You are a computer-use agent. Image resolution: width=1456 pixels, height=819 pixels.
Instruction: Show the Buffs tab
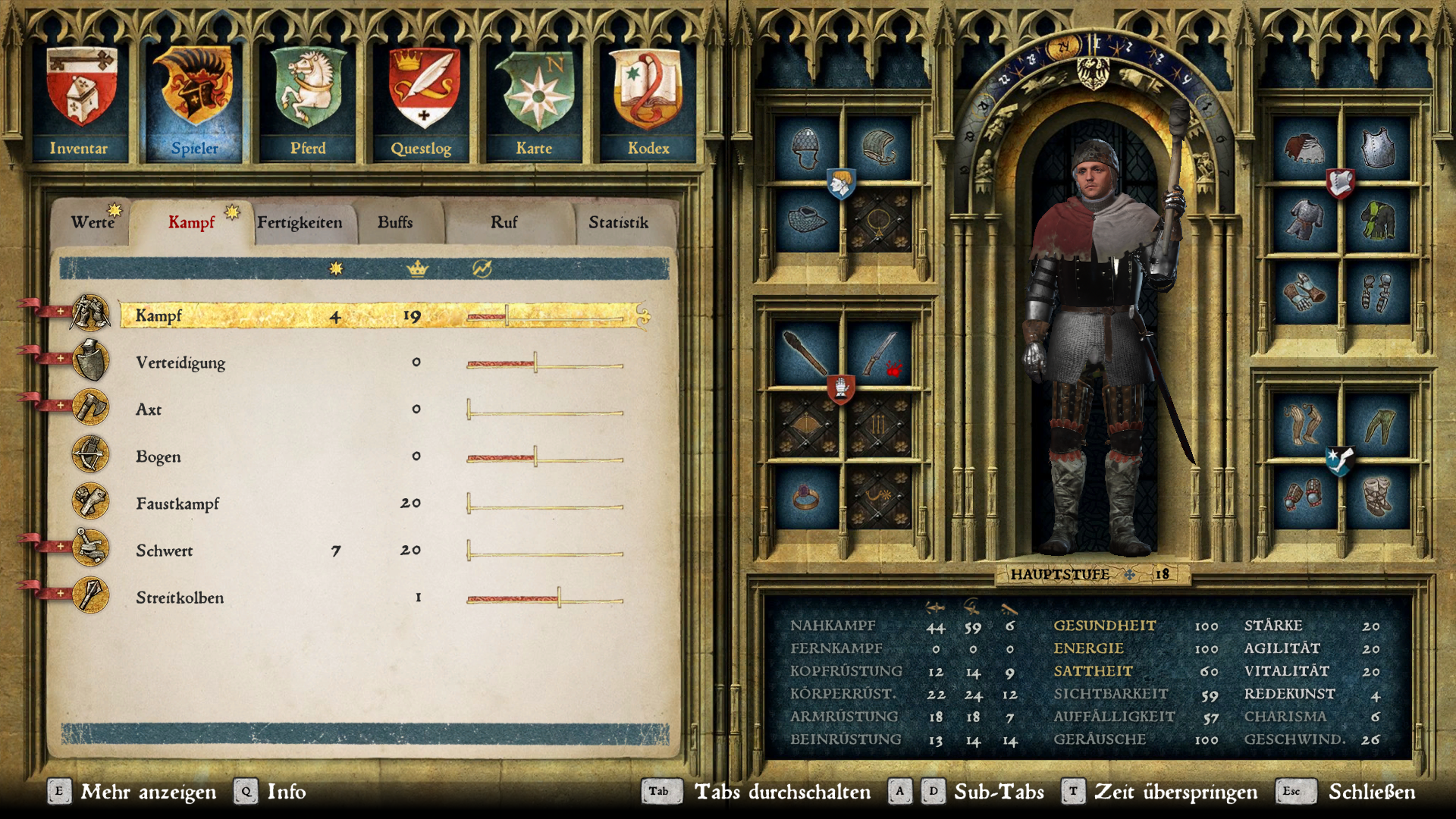point(395,222)
